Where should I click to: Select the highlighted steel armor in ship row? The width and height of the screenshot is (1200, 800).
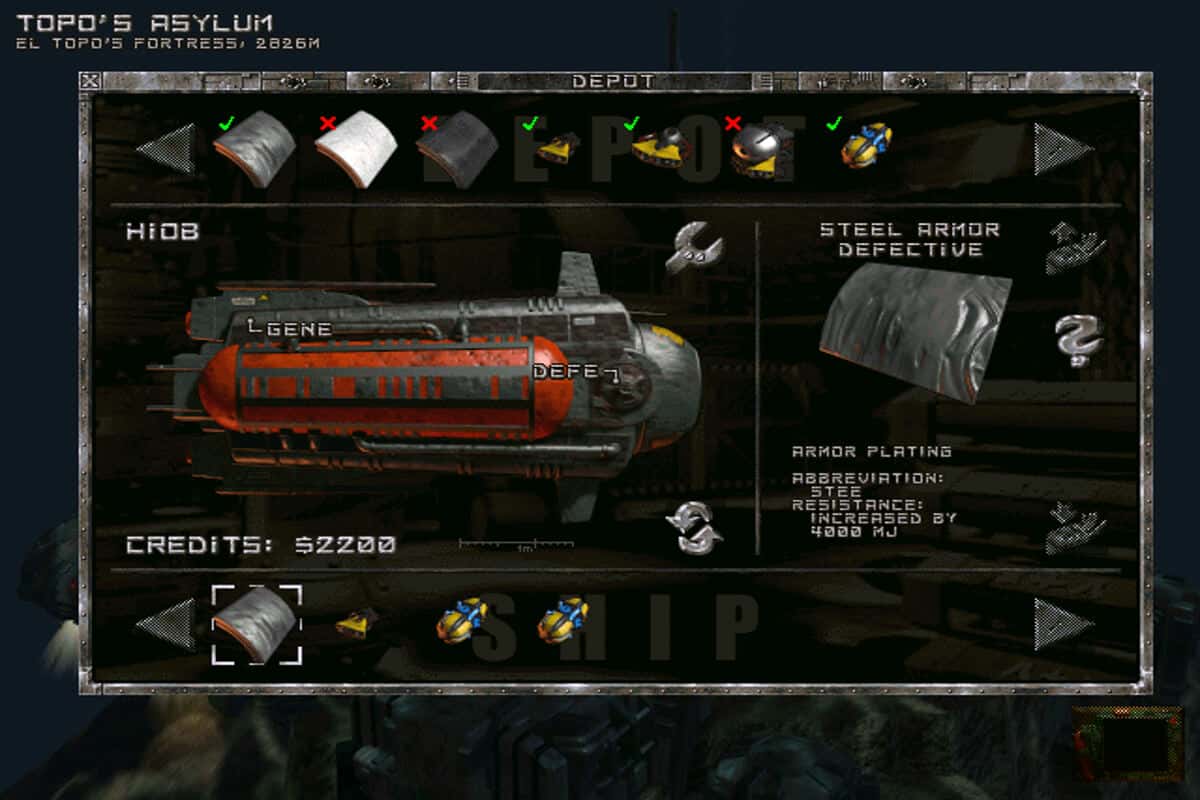(256, 624)
